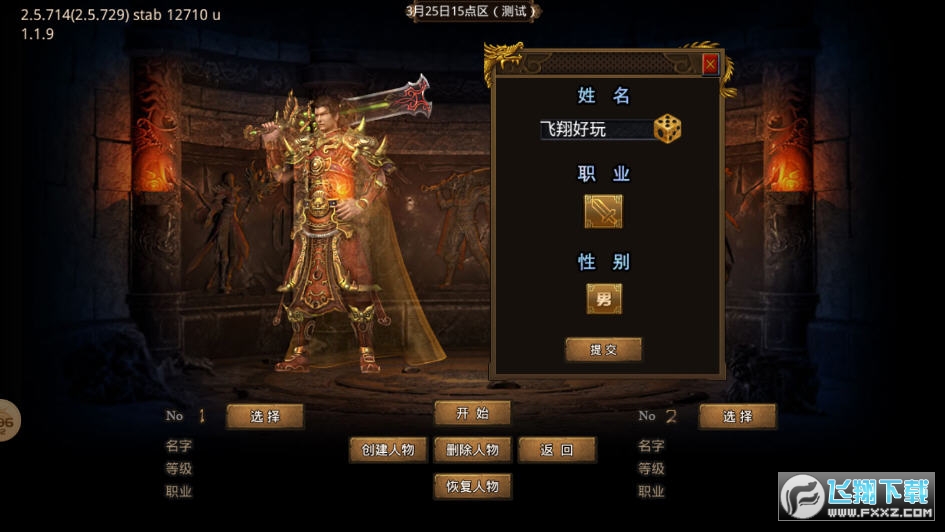Edit the character name field

595,130
